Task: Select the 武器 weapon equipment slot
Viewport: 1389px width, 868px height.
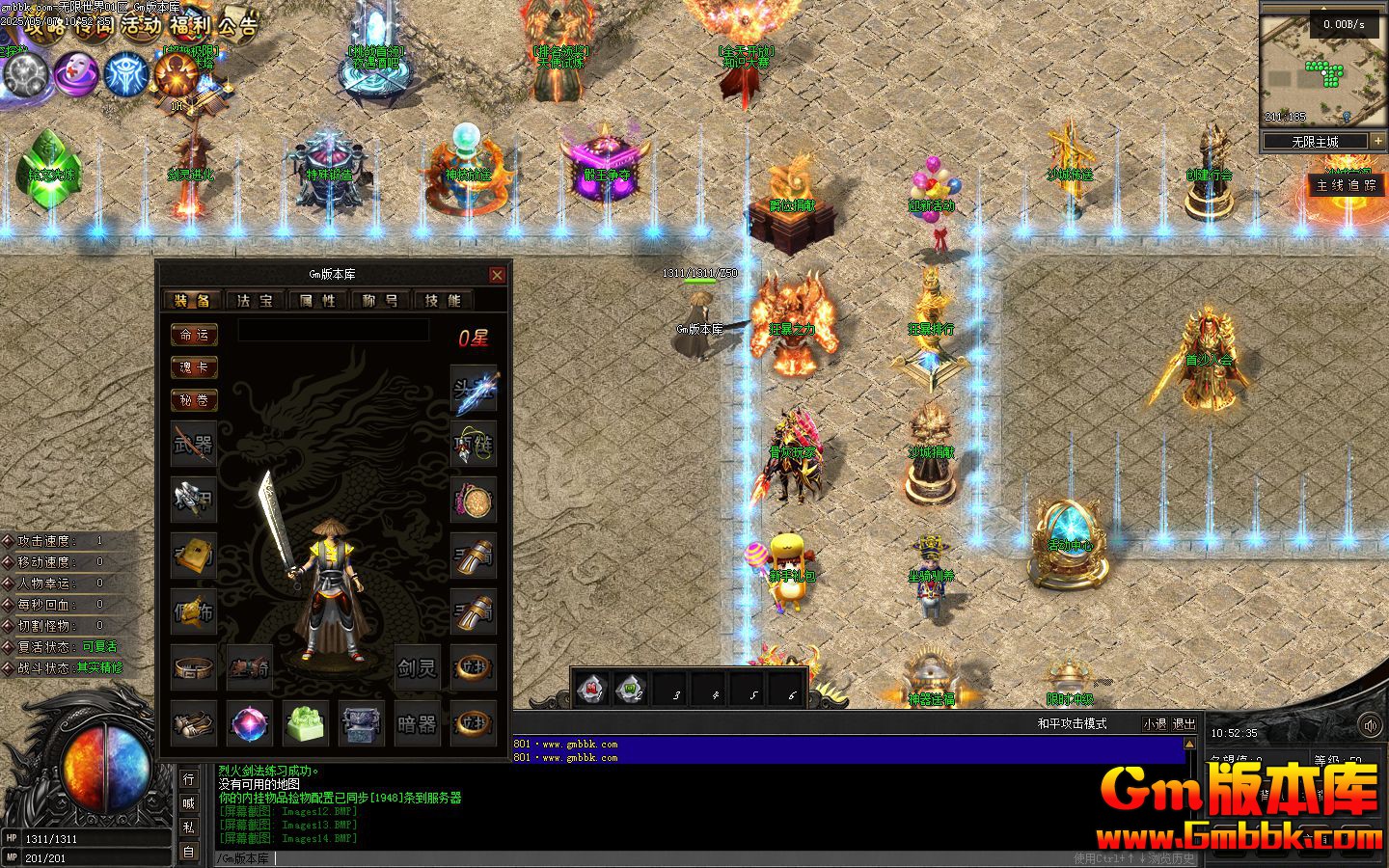Action: pyautogui.click(x=194, y=445)
